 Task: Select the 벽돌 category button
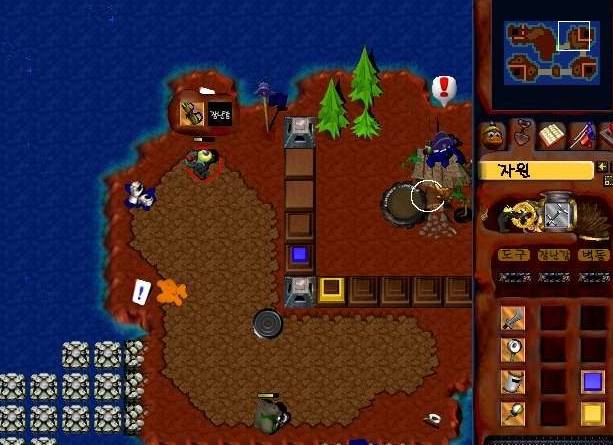(592, 256)
